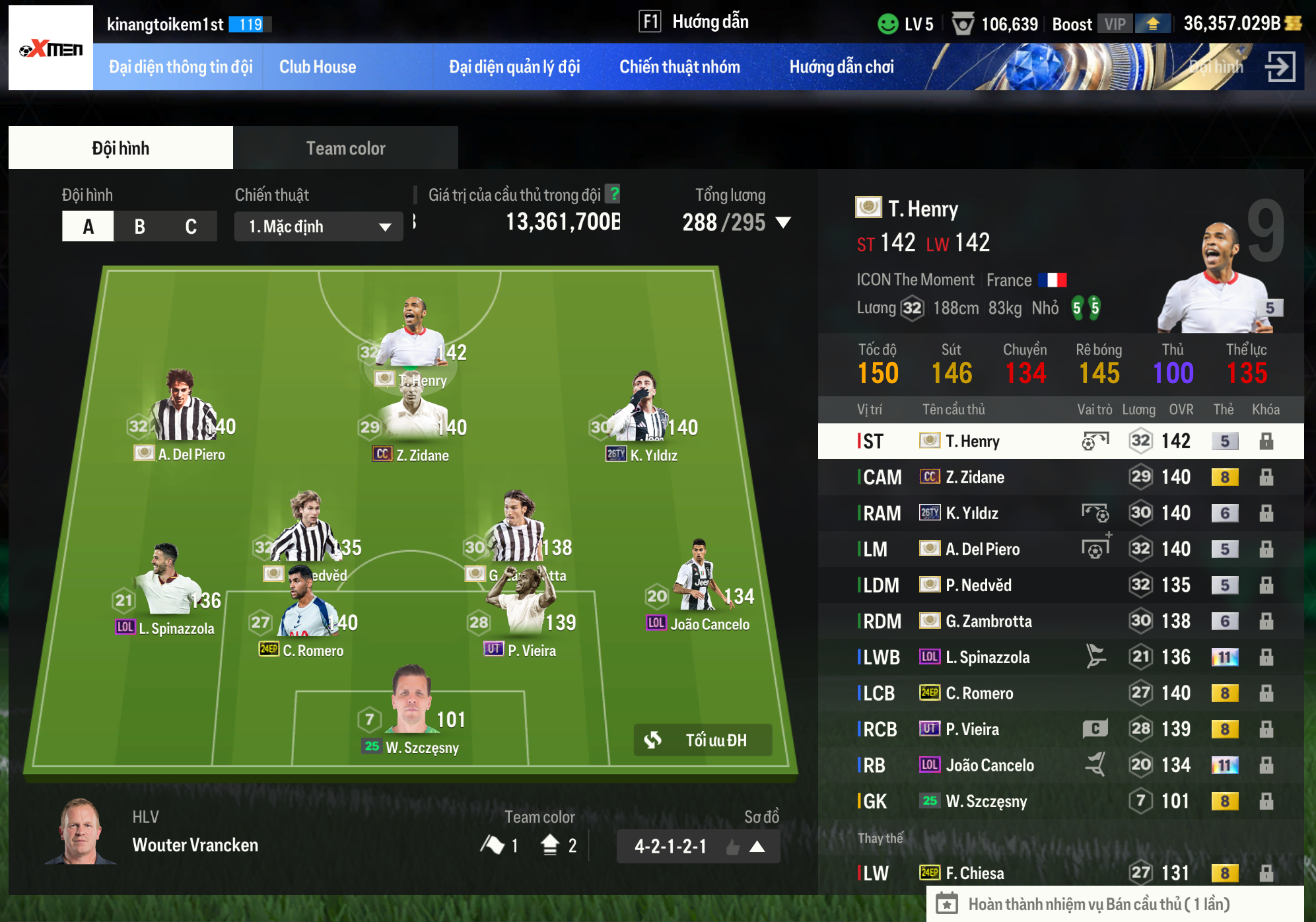The image size is (1316, 922).
Task: Open Hướng dẫn chơi menu
Action: pos(841,67)
